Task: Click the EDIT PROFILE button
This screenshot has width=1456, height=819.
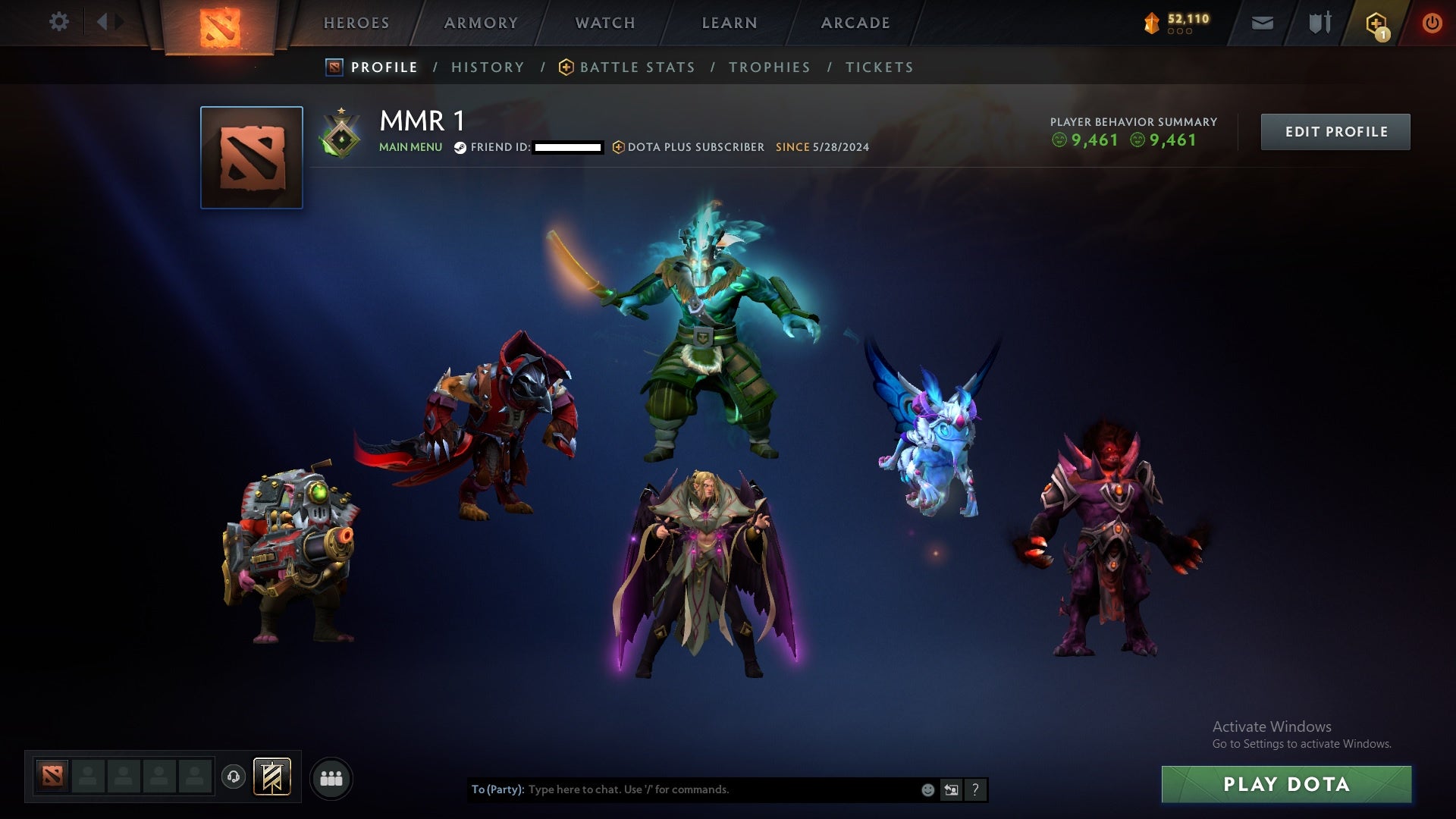Action: click(x=1335, y=130)
